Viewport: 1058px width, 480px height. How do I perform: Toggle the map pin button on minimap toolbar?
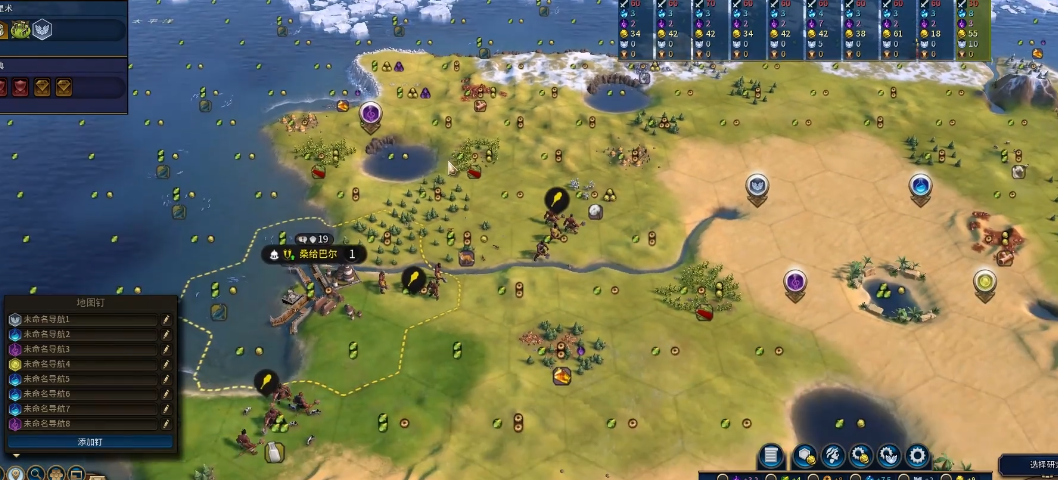point(14,473)
